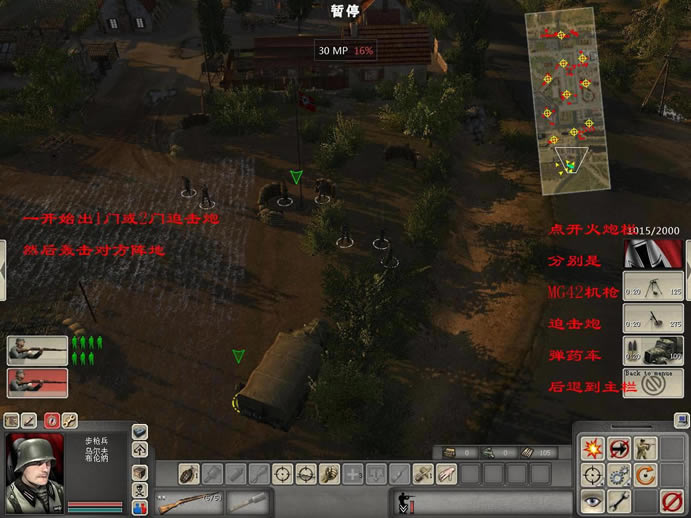This screenshot has width=691, height=518.
Task: Click the eye visibility command
Action: click(591, 500)
